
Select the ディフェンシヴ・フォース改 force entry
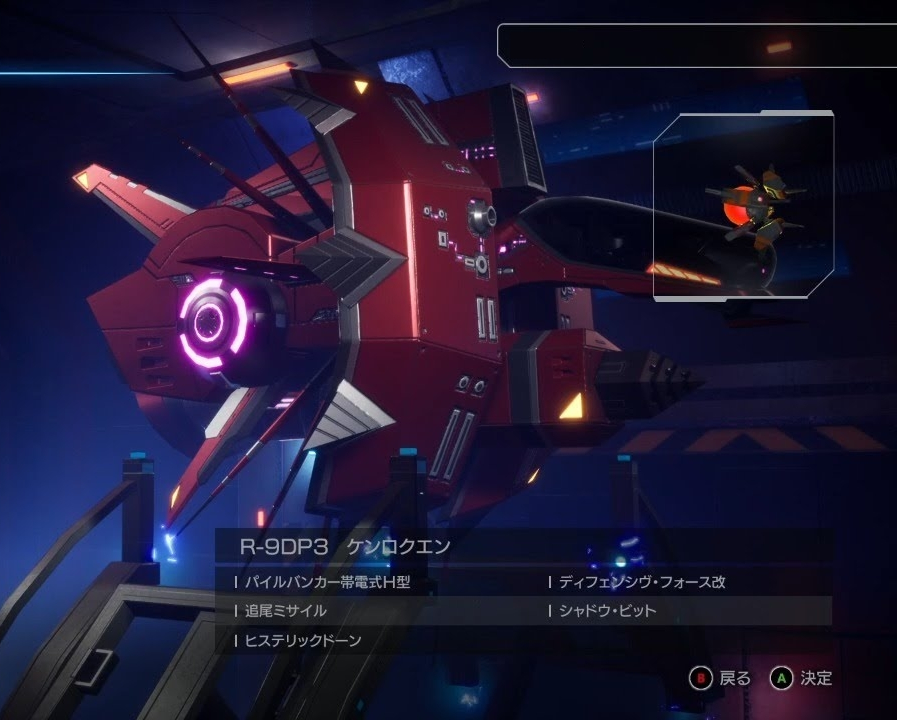pyautogui.click(x=642, y=582)
